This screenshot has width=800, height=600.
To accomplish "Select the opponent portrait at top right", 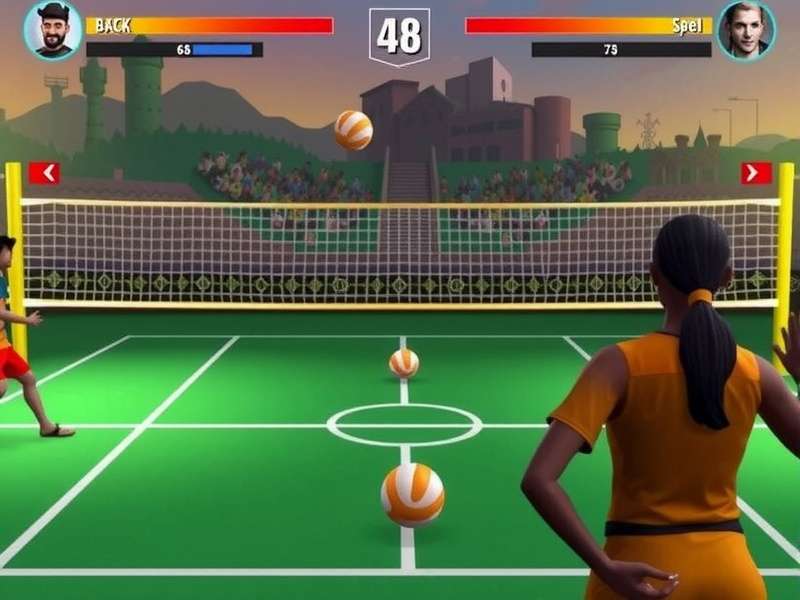I will coord(746,30).
